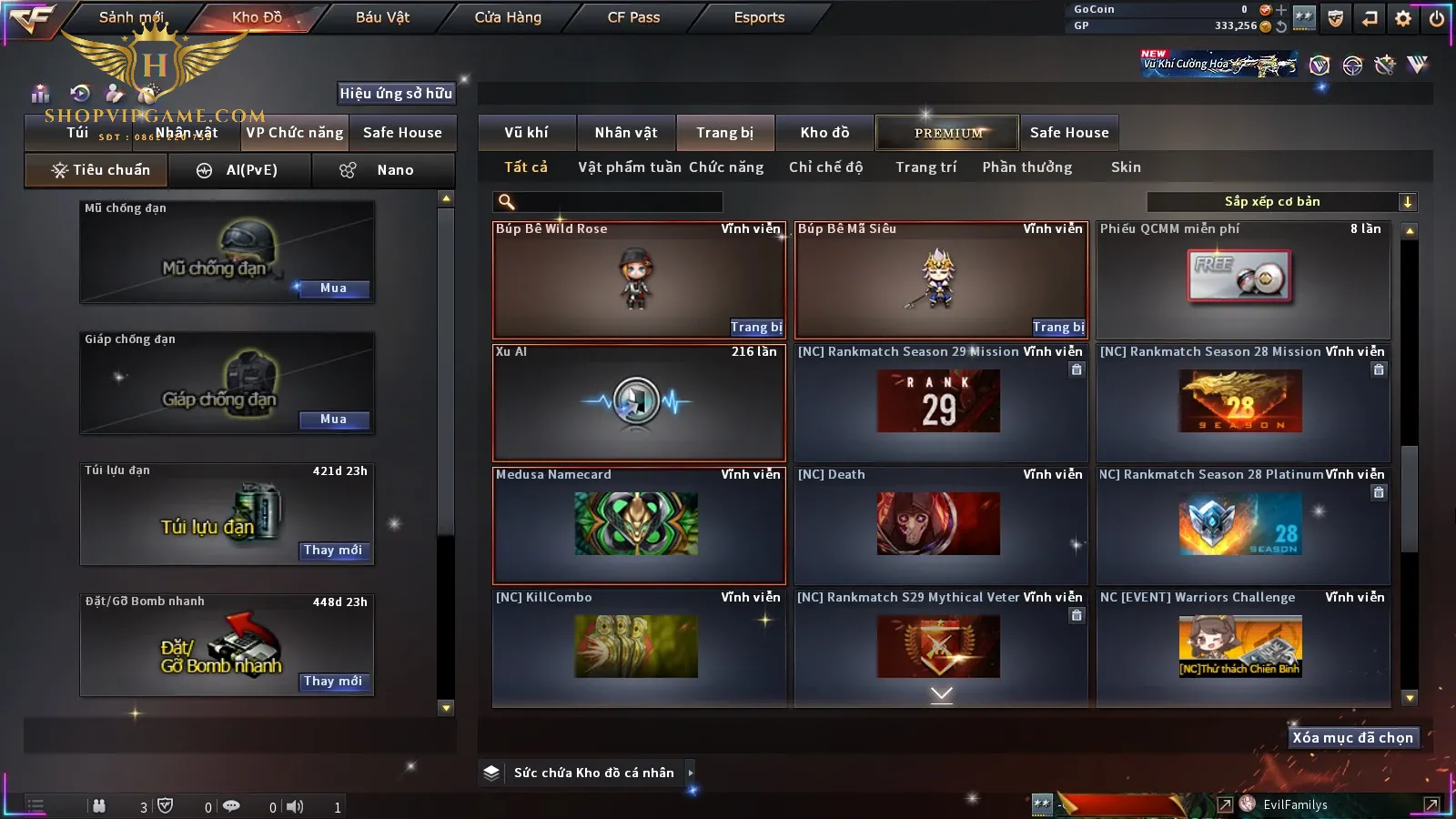The width and height of the screenshot is (1456, 819).
Task: Buy the Mũ chống đạn helmet
Action: point(333,288)
